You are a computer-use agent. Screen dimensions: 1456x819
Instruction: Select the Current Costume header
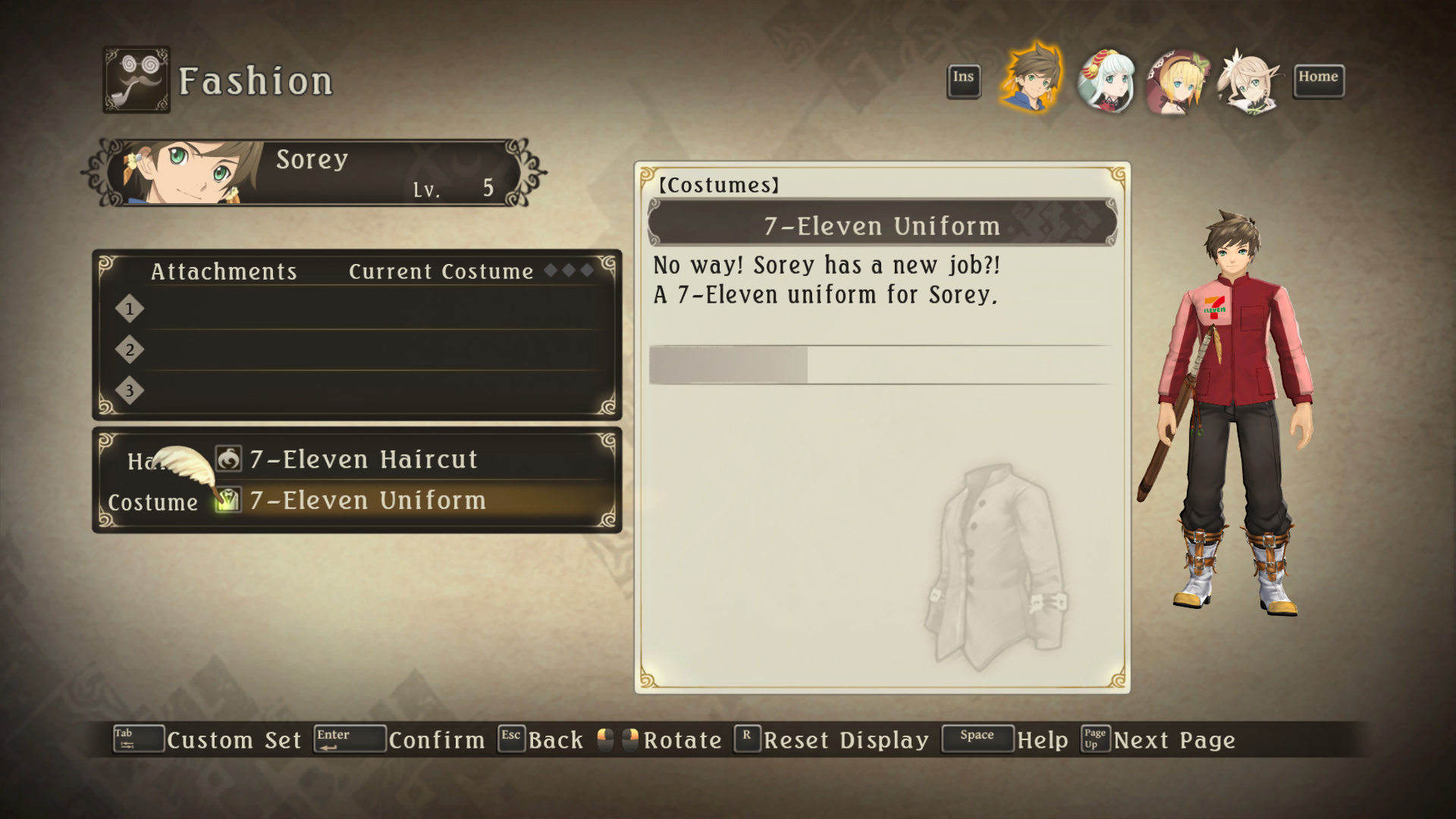[441, 271]
